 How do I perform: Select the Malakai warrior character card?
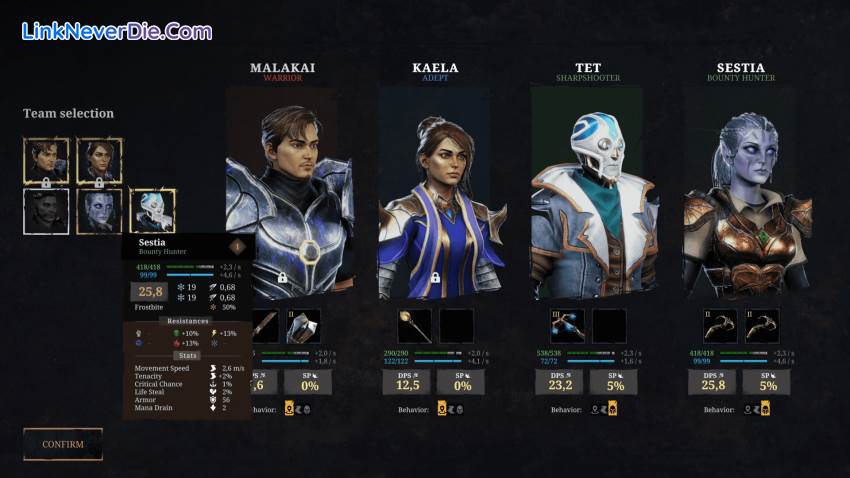point(287,200)
